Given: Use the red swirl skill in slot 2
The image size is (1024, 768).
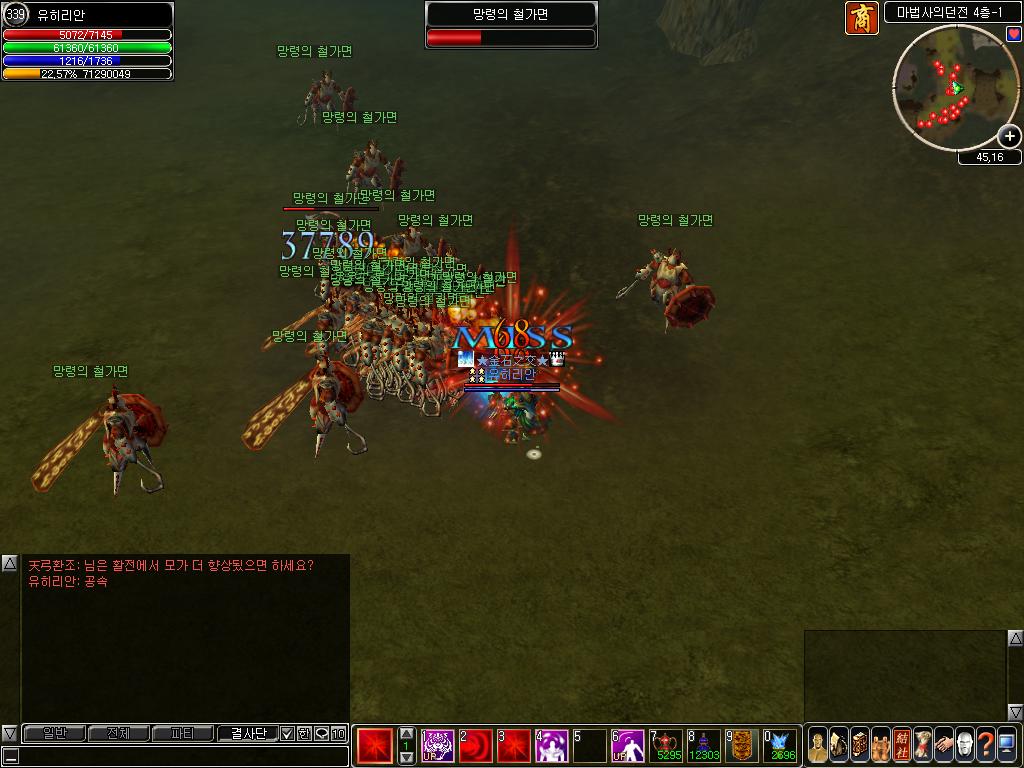Looking at the screenshot, I should tap(476, 746).
